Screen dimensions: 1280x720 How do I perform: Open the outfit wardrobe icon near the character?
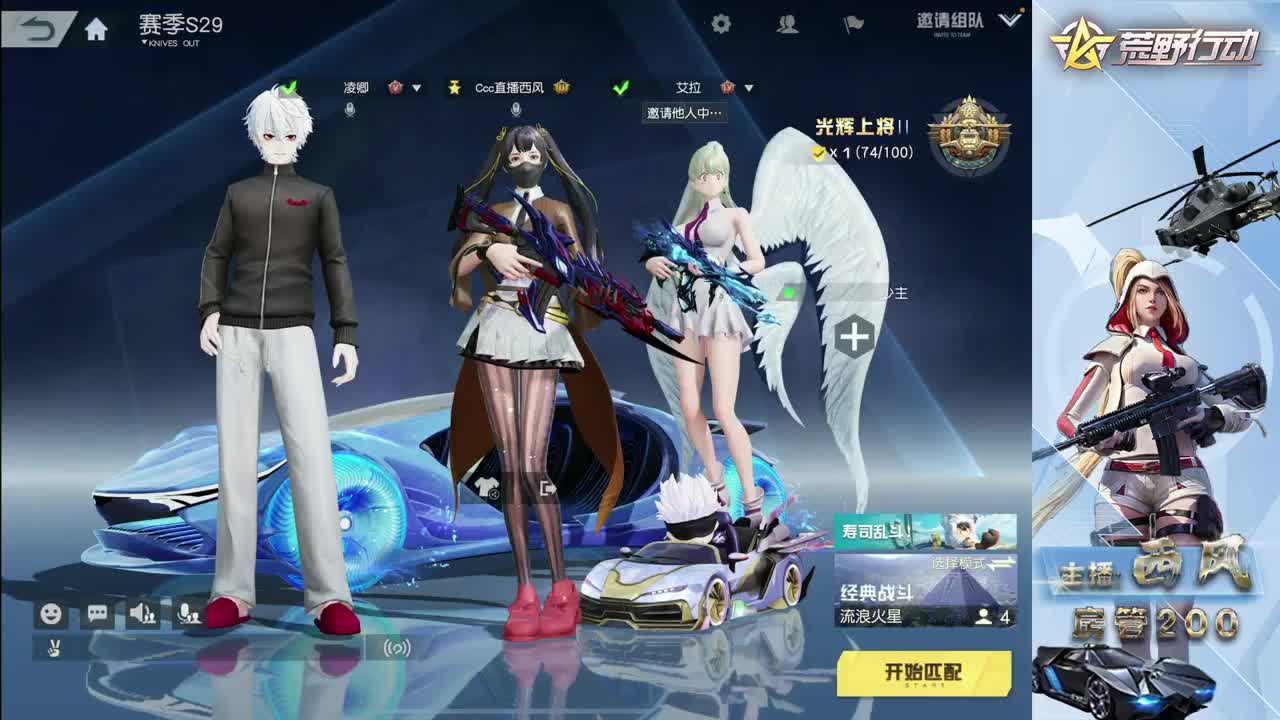[487, 487]
